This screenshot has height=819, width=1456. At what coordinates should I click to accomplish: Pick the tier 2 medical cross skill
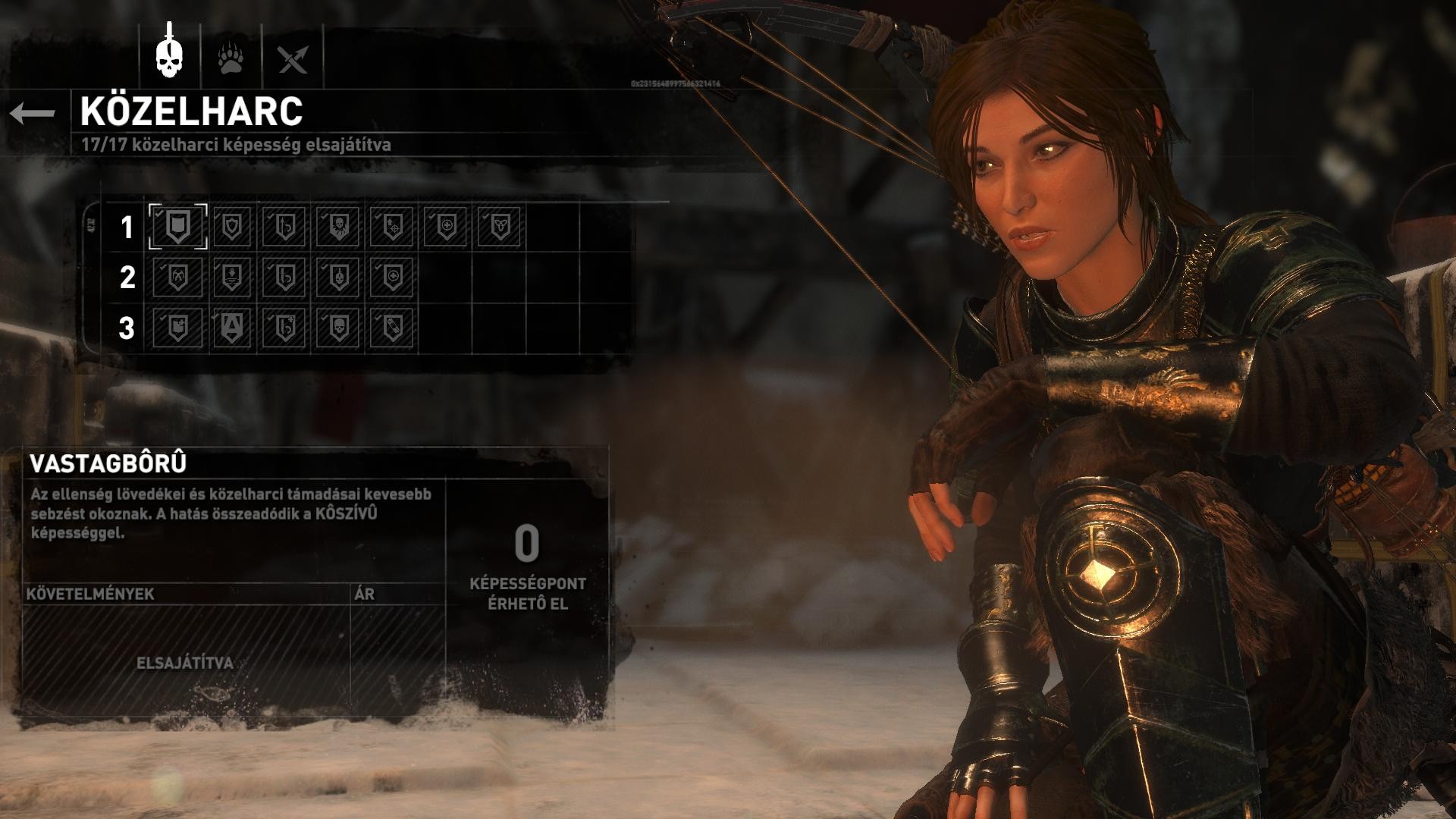[x=392, y=278]
